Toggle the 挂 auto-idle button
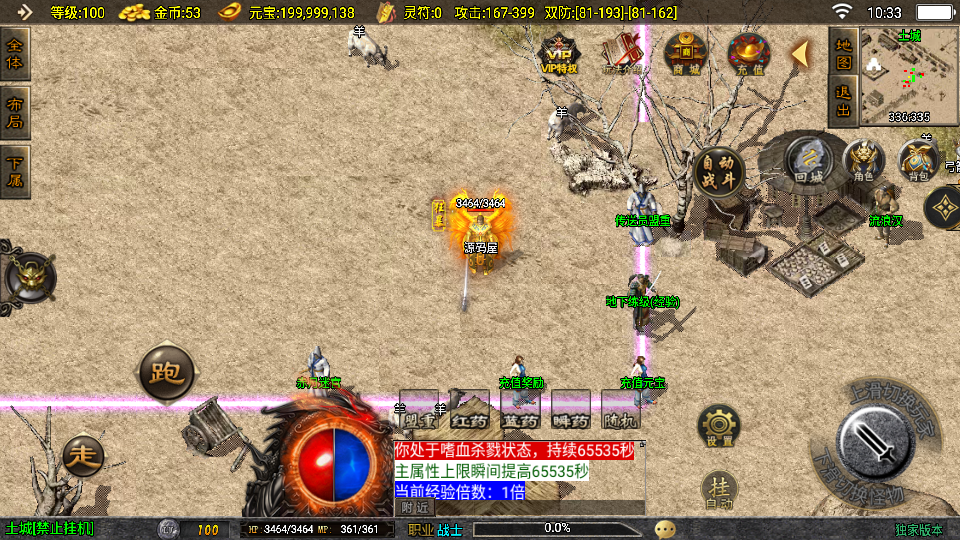 coord(719,489)
